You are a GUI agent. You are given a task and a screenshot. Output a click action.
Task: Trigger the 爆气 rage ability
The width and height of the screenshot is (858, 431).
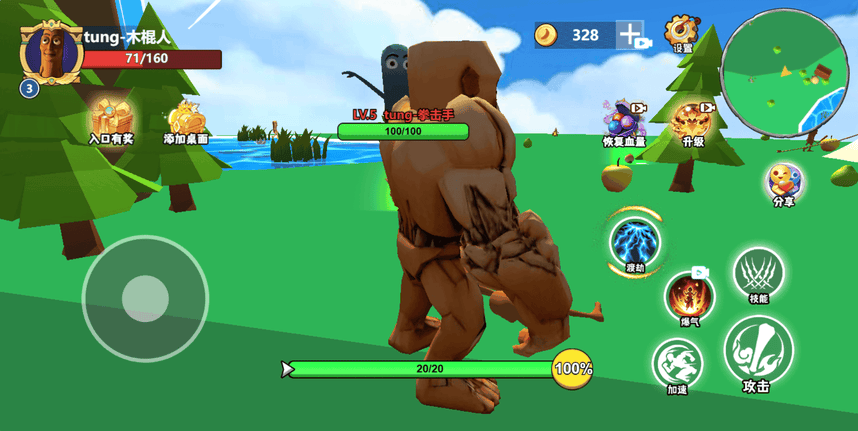click(x=690, y=296)
